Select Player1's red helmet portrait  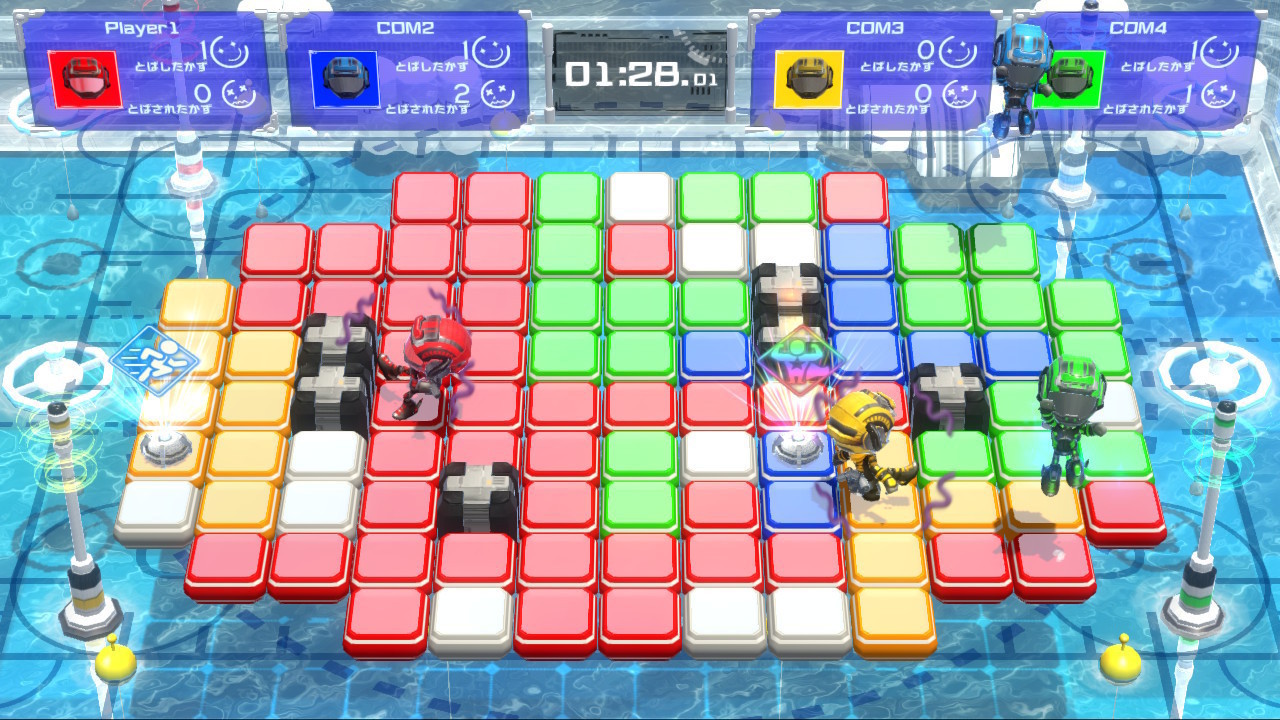[85, 79]
